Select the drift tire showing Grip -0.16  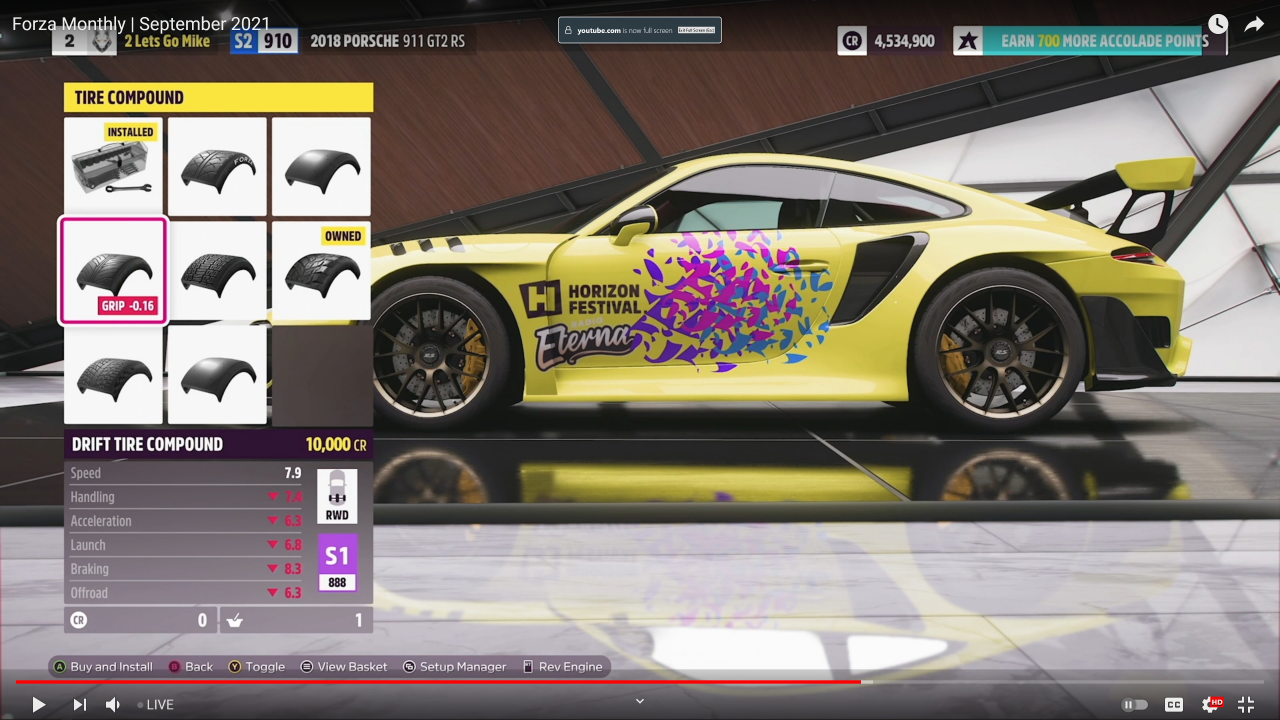113,270
